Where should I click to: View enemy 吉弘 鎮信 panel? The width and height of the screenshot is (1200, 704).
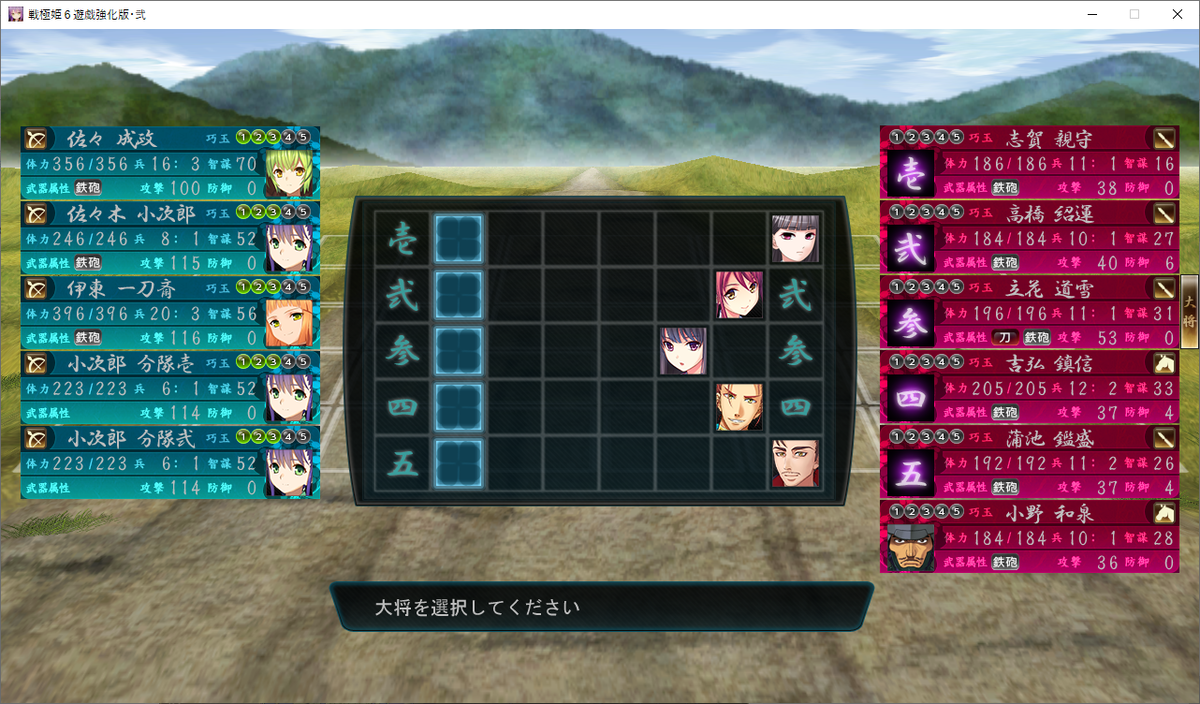1030,387
